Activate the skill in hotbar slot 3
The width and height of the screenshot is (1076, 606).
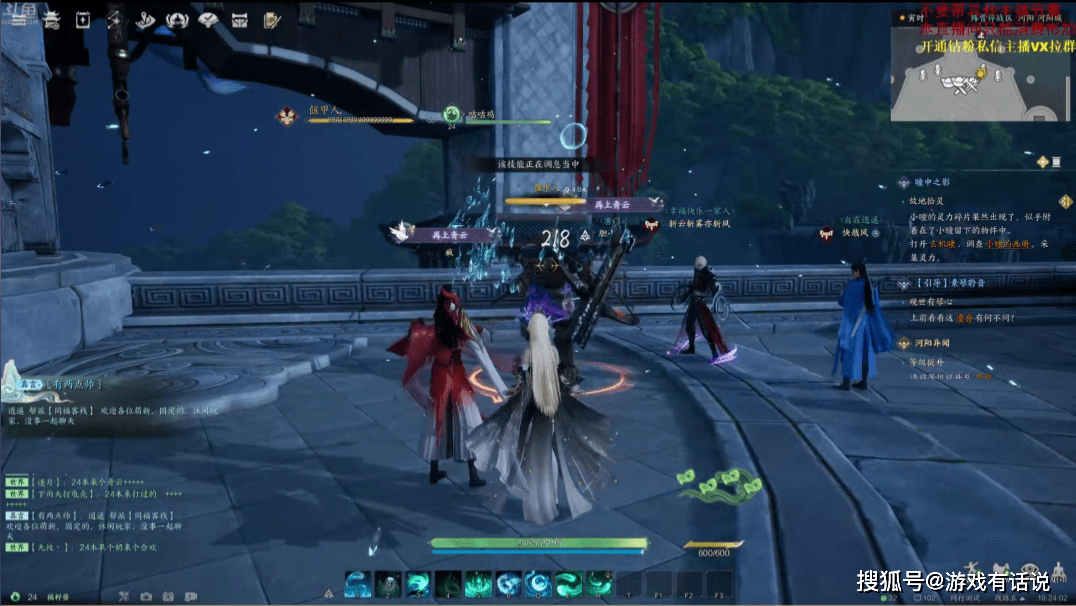click(419, 584)
